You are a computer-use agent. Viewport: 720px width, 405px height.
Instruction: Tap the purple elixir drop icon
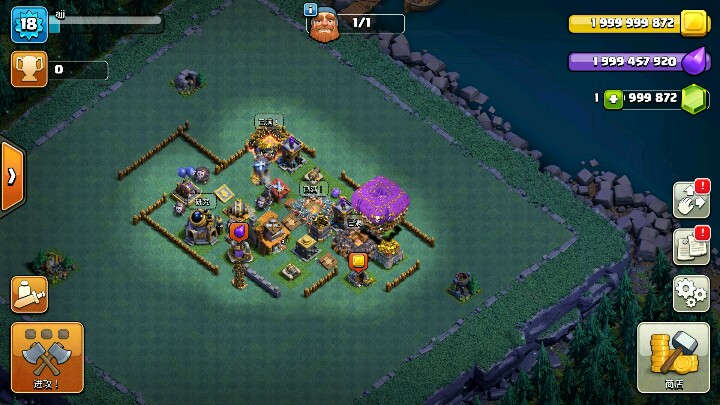pyautogui.click(x=693, y=61)
